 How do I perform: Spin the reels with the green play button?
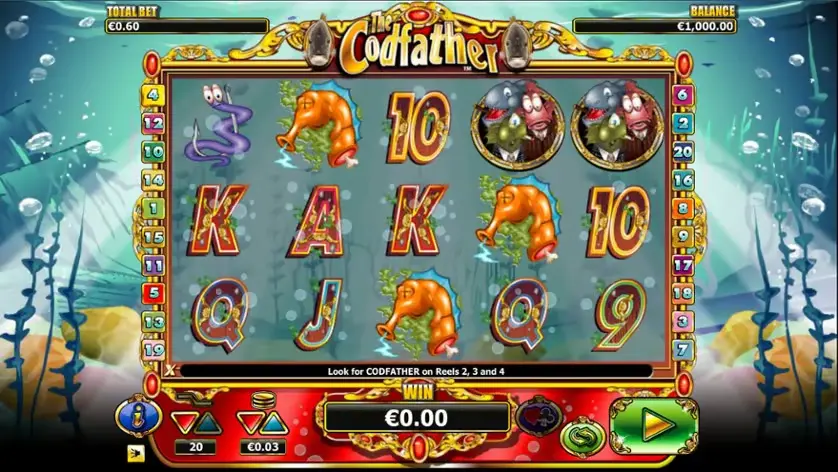(x=654, y=425)
